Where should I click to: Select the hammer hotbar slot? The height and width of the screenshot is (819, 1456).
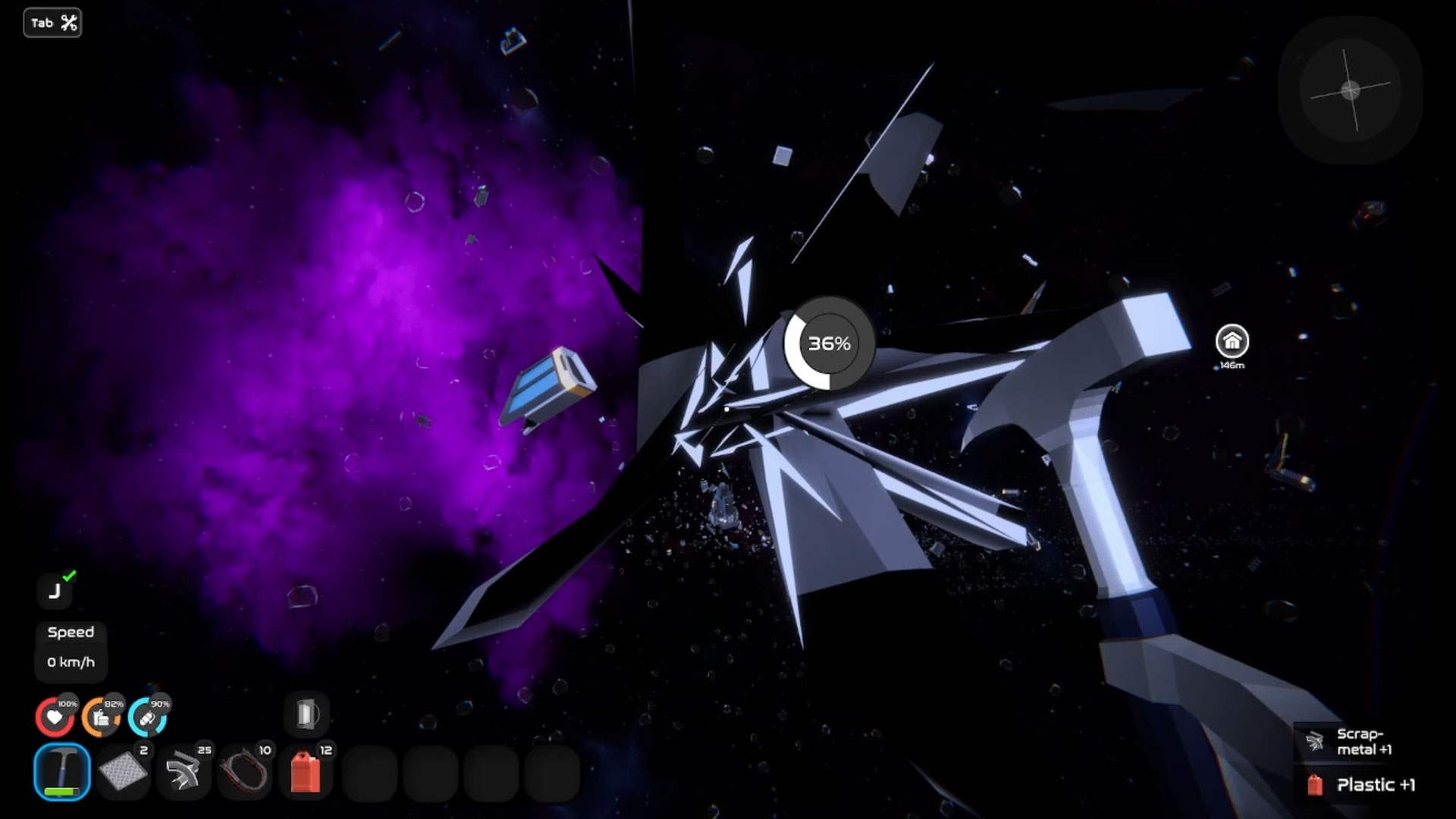[61, 772]
